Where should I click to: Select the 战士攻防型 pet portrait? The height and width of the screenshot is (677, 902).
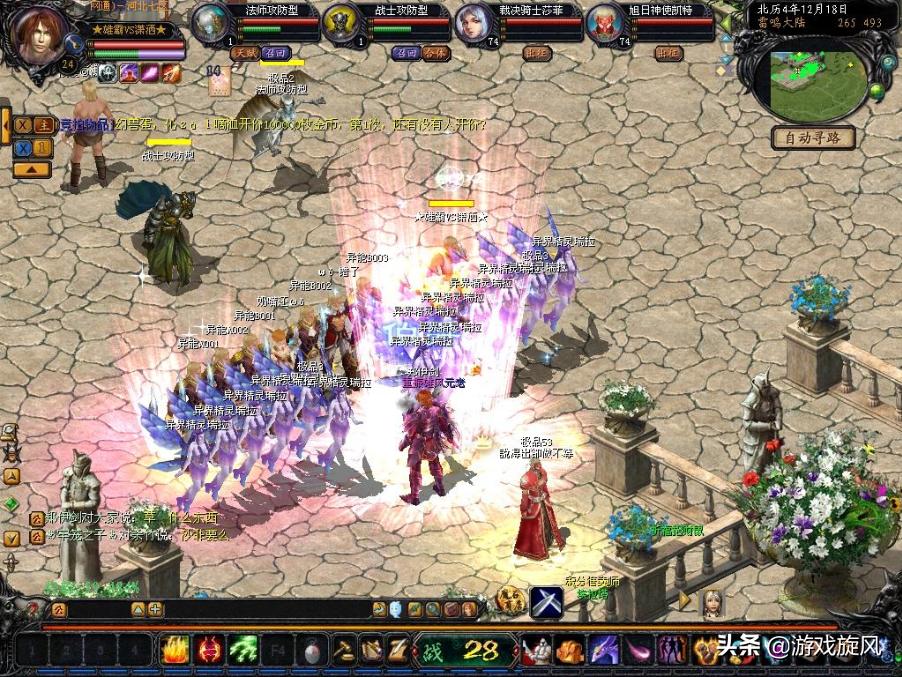point(341,23)
